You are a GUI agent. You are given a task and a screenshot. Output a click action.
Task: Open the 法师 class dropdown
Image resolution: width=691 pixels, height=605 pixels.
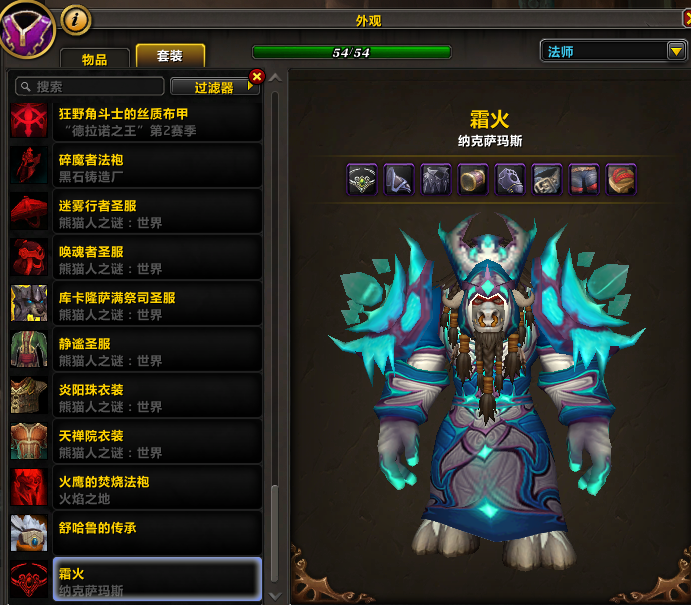coord(613,51)
